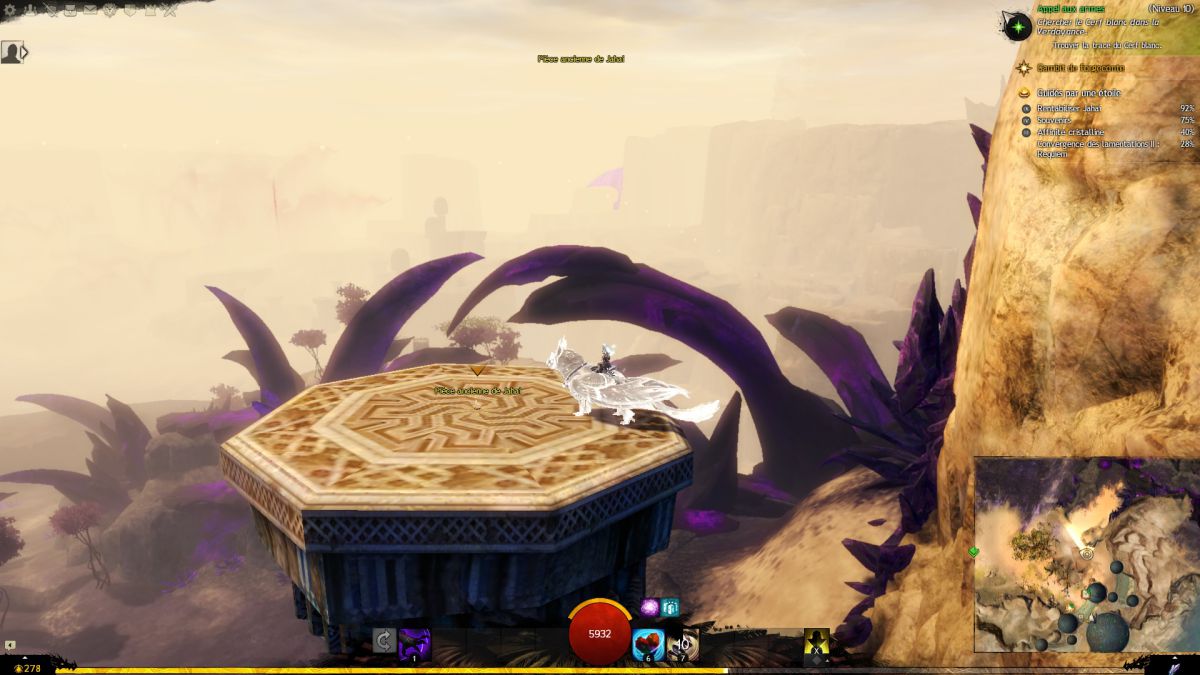Click the teal gift box effect icon
Screen dimensions: 1200x675
point(670,607)
